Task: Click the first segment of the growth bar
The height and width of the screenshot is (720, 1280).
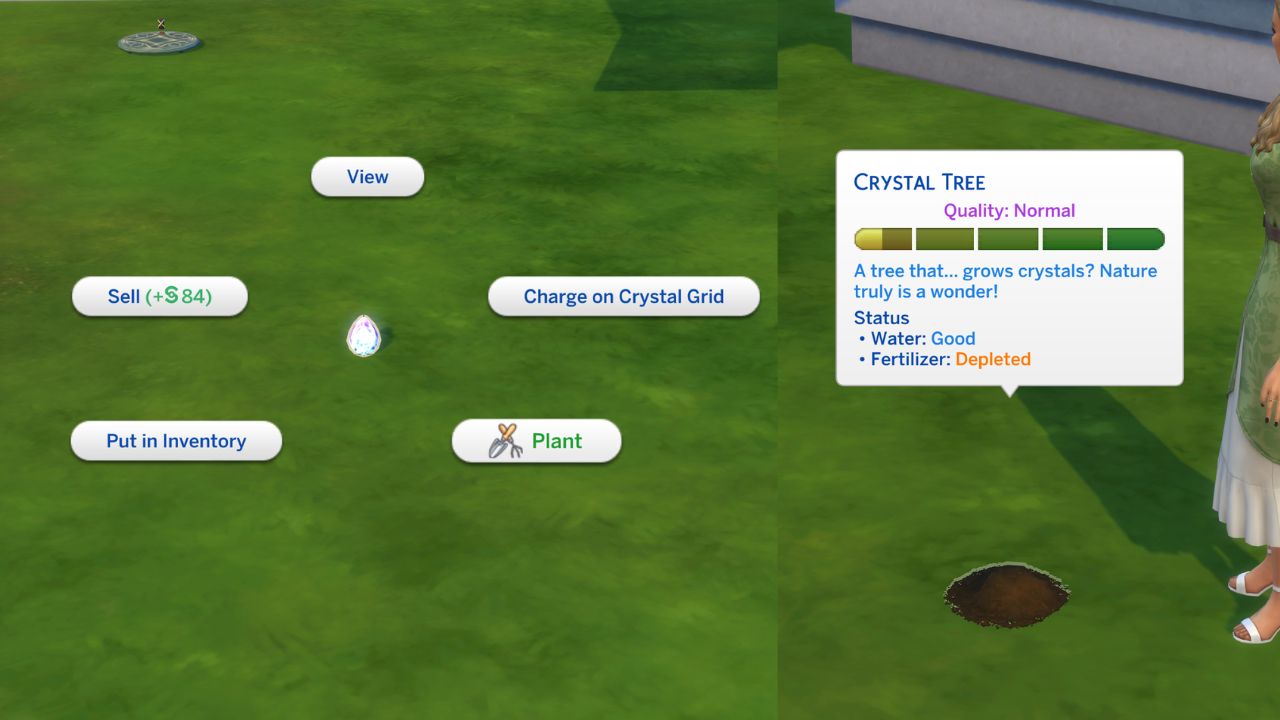Action: tap(882, 238)
